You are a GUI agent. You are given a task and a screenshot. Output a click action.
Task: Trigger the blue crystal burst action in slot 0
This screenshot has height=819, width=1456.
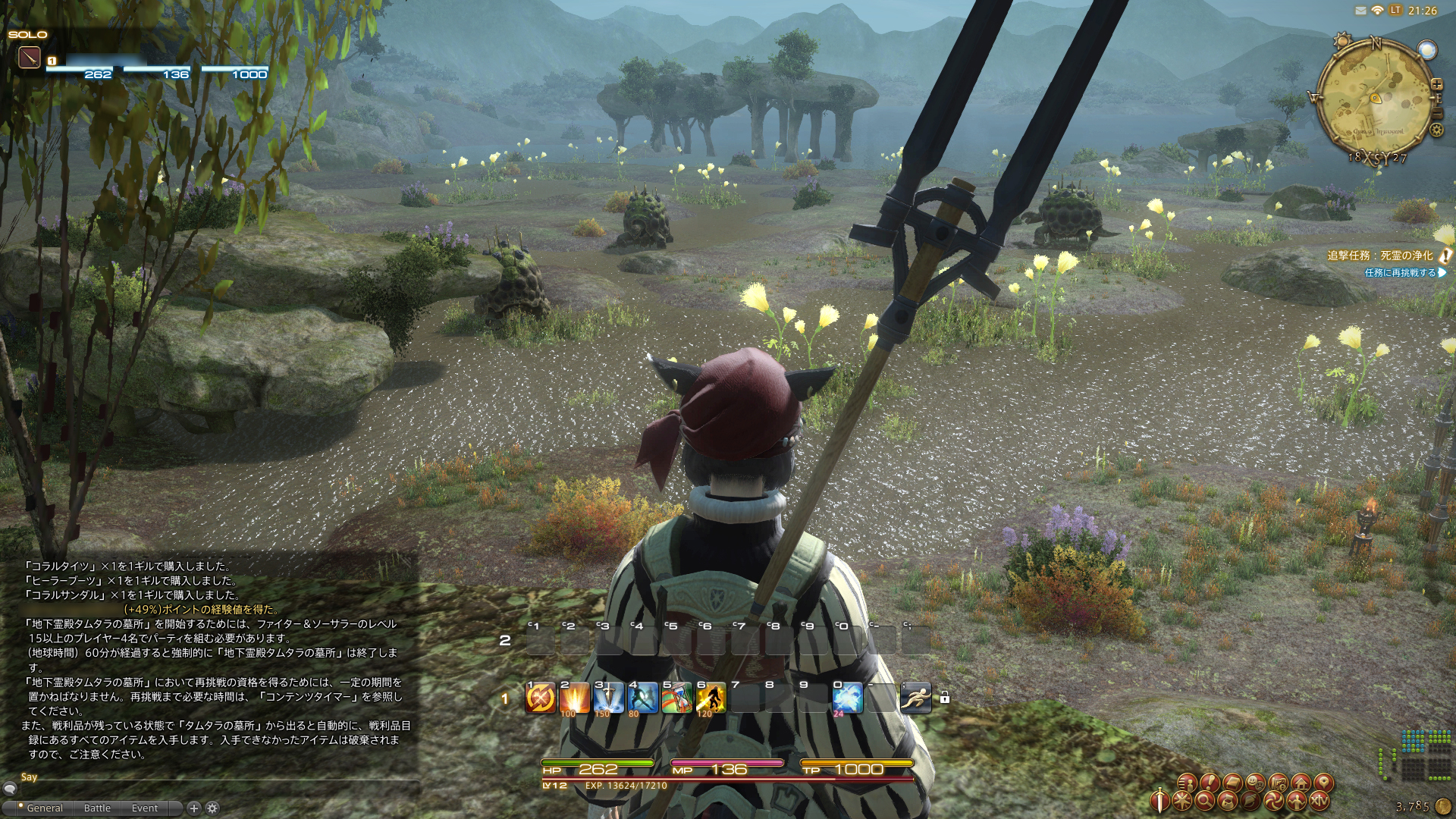click(x=847, y=698)
